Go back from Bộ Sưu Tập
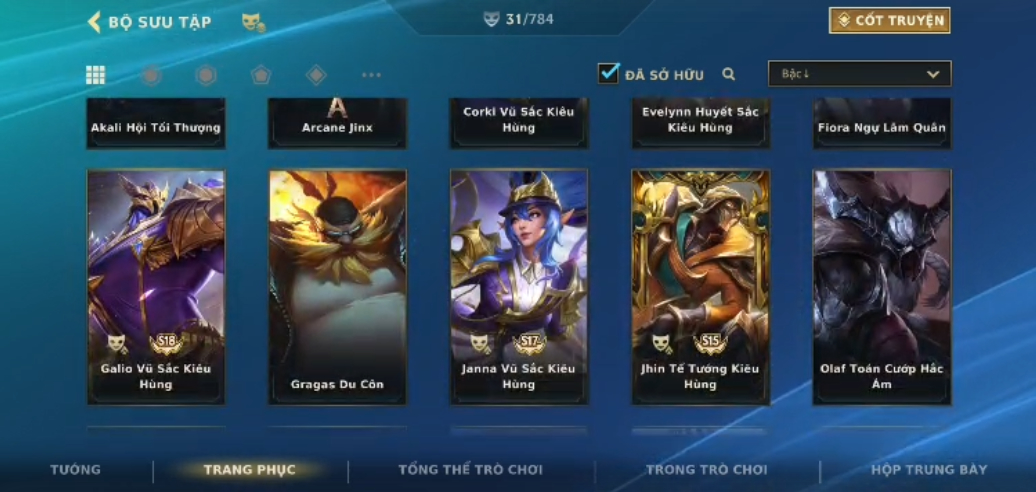1036x492 pixels. [x=96, y=22]
